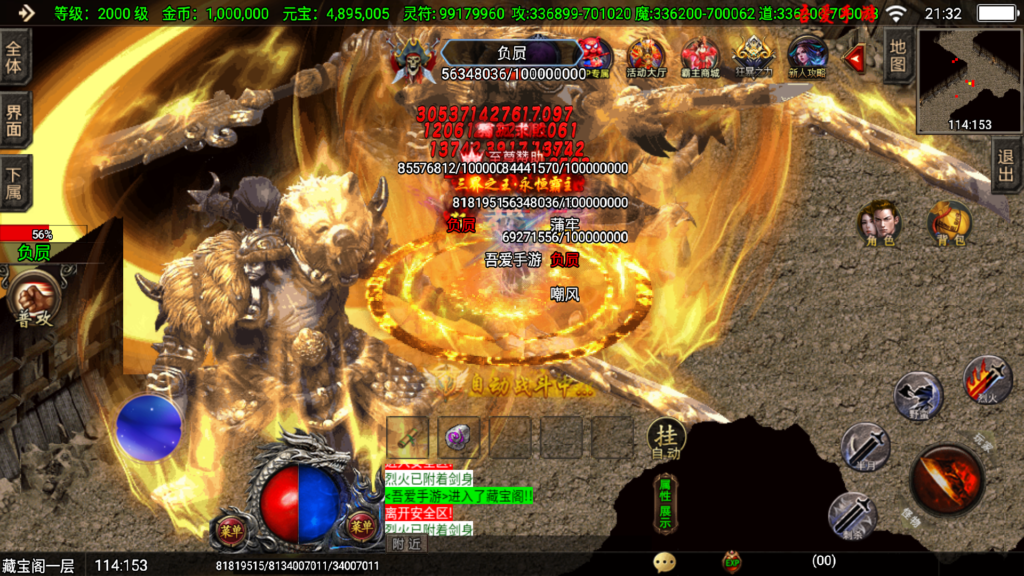1024x576 pixels.
Task: Open the 地图 map button
Action: coord(898,56)
